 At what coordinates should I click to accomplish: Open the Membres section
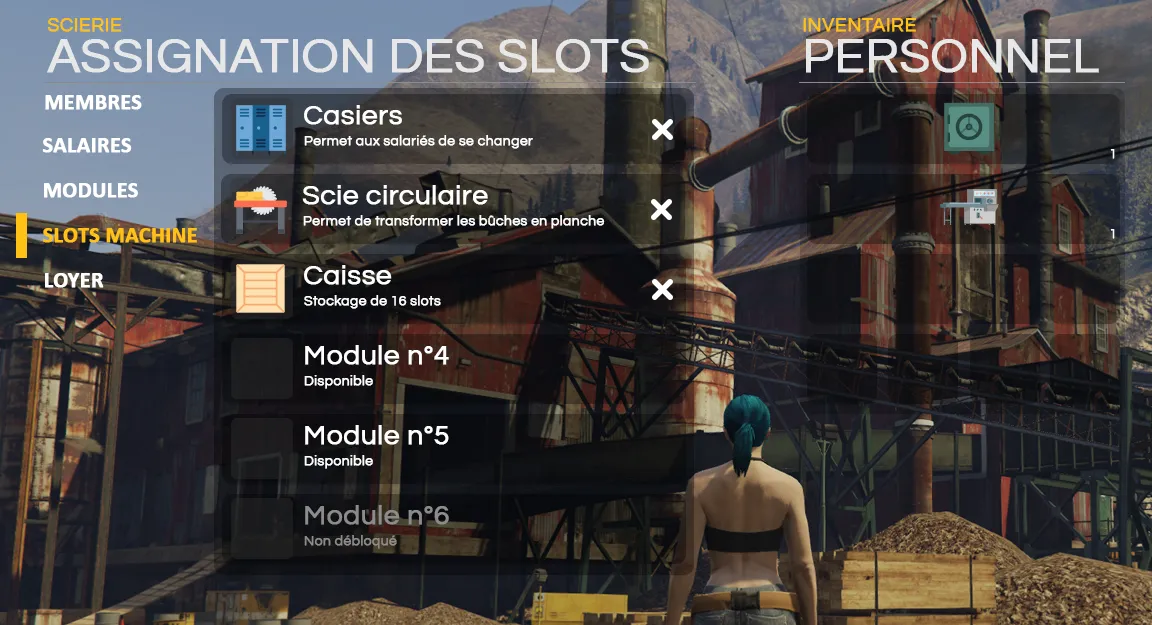(93, 103)
